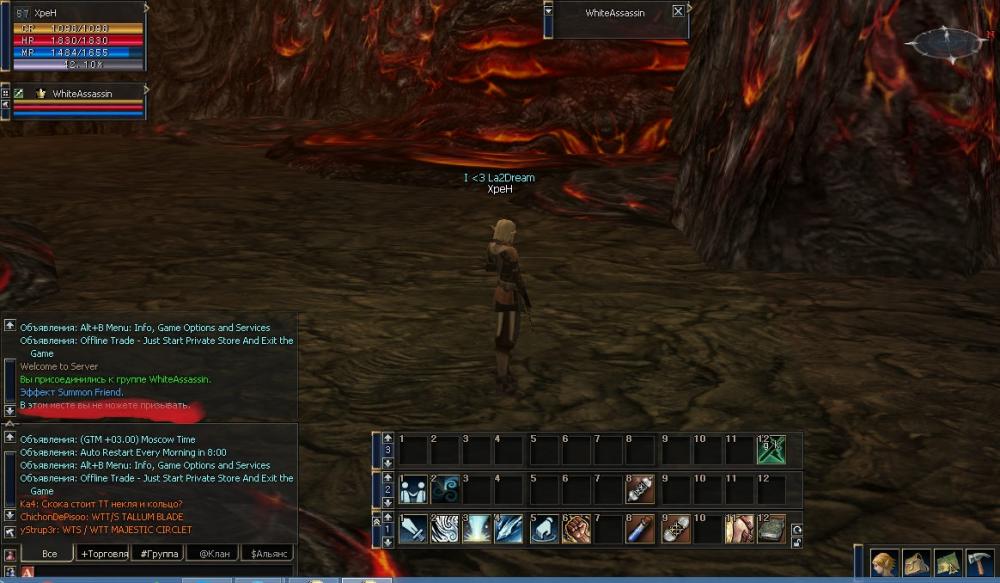The image size is (1000, 583).
Task: Switch to the +Торговля chat tab
Action: tap(104, 553)
